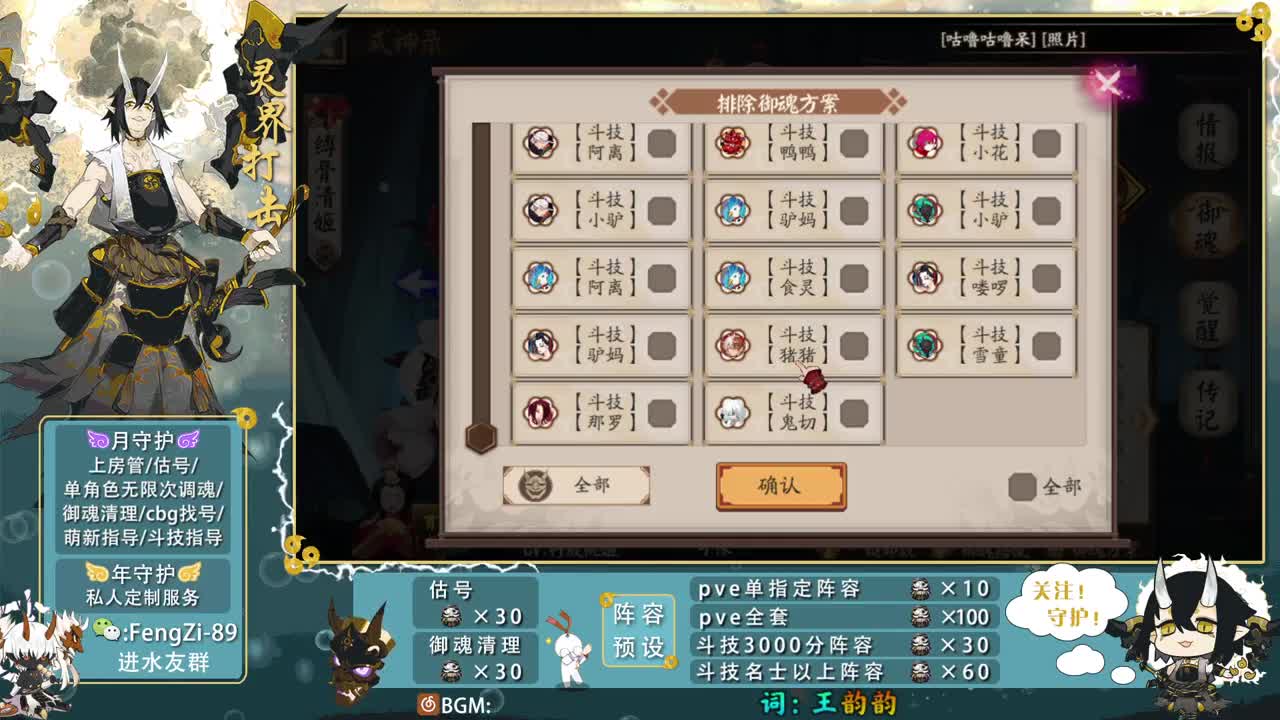
Task: Click the scrollbar handle on the dialog's left
Action: [x=479, y=435]
